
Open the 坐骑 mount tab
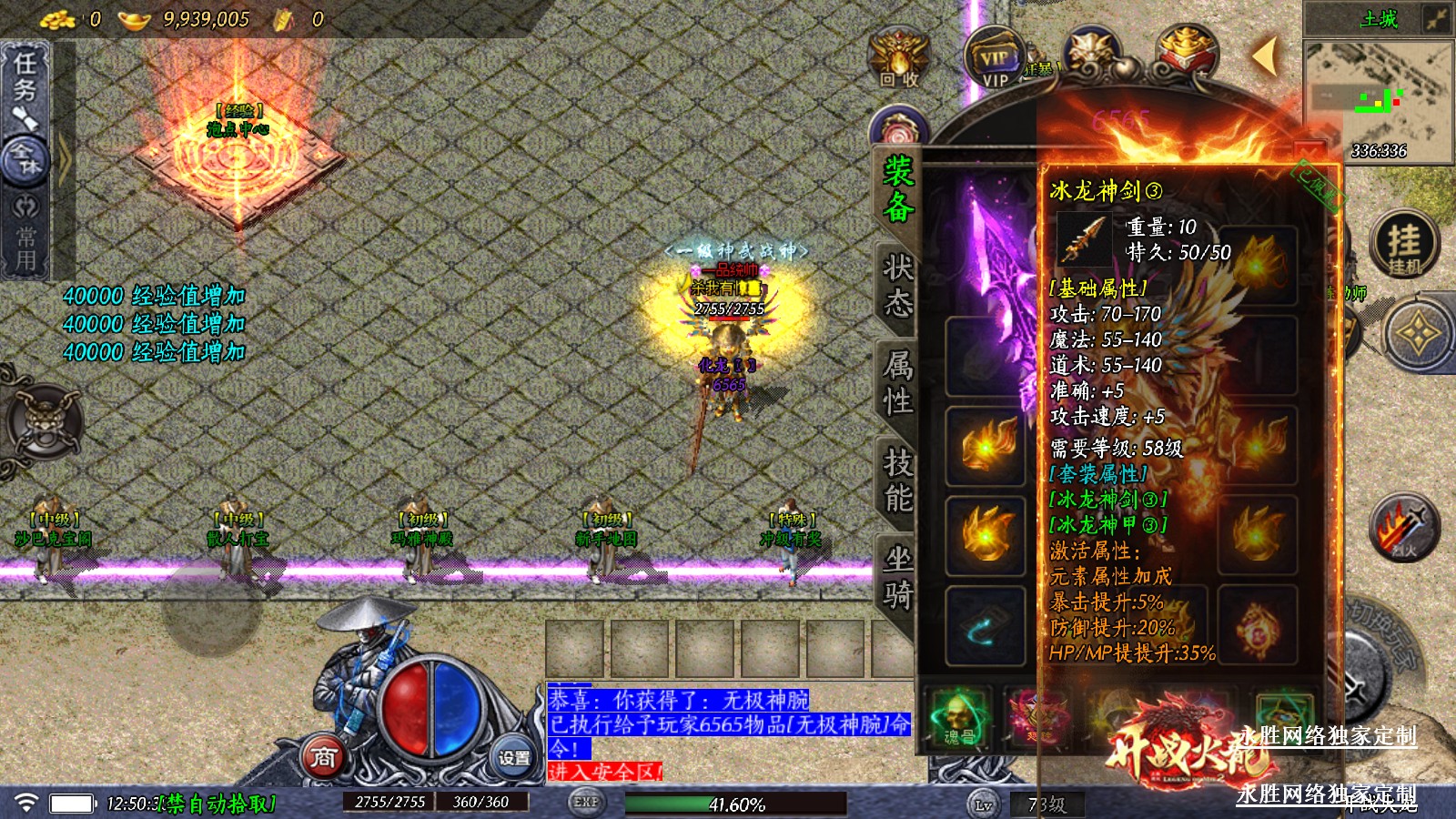(897, 577)
